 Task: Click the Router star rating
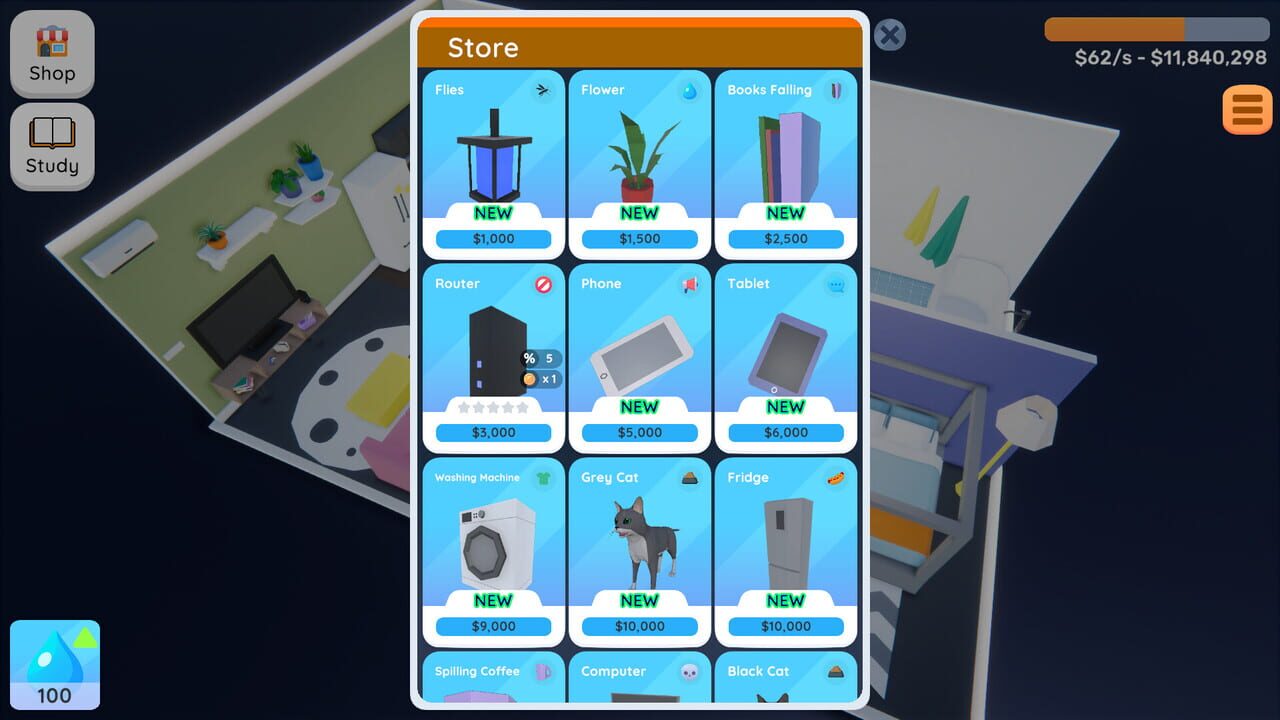coord(492,408)
